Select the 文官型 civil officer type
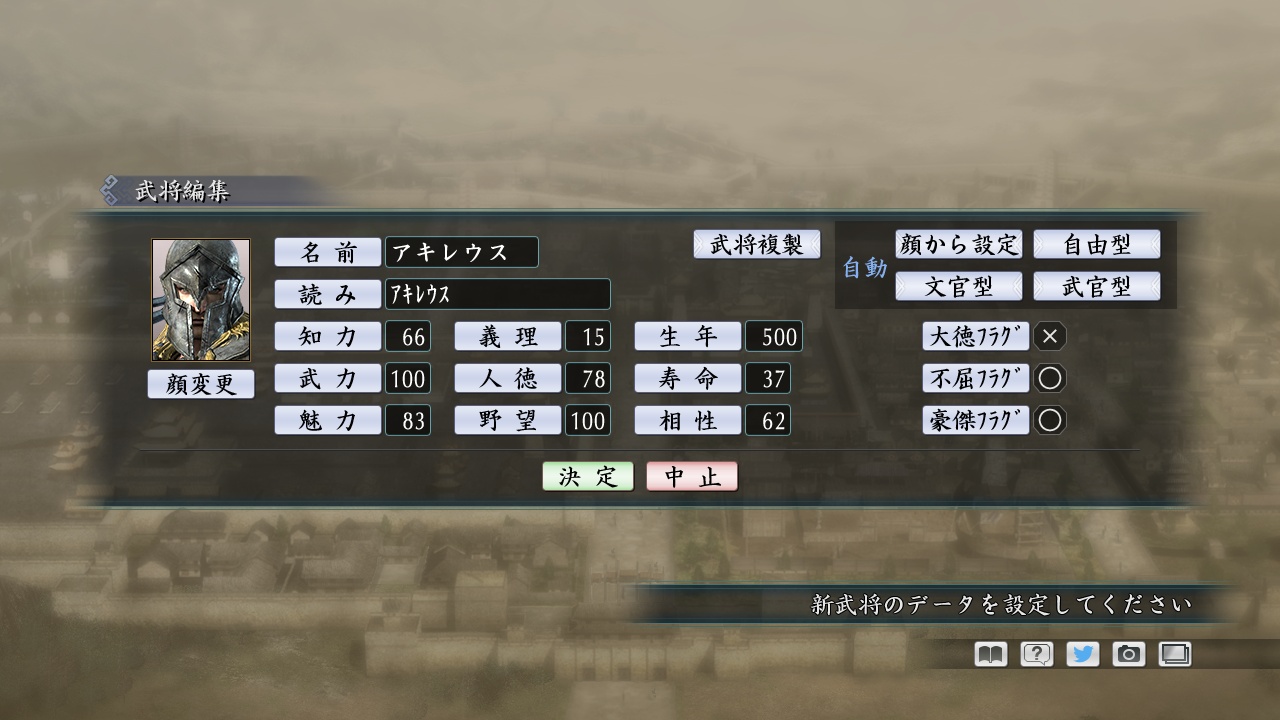The width and height of the screenshot is (1280, 720). (x=958, y=285)
